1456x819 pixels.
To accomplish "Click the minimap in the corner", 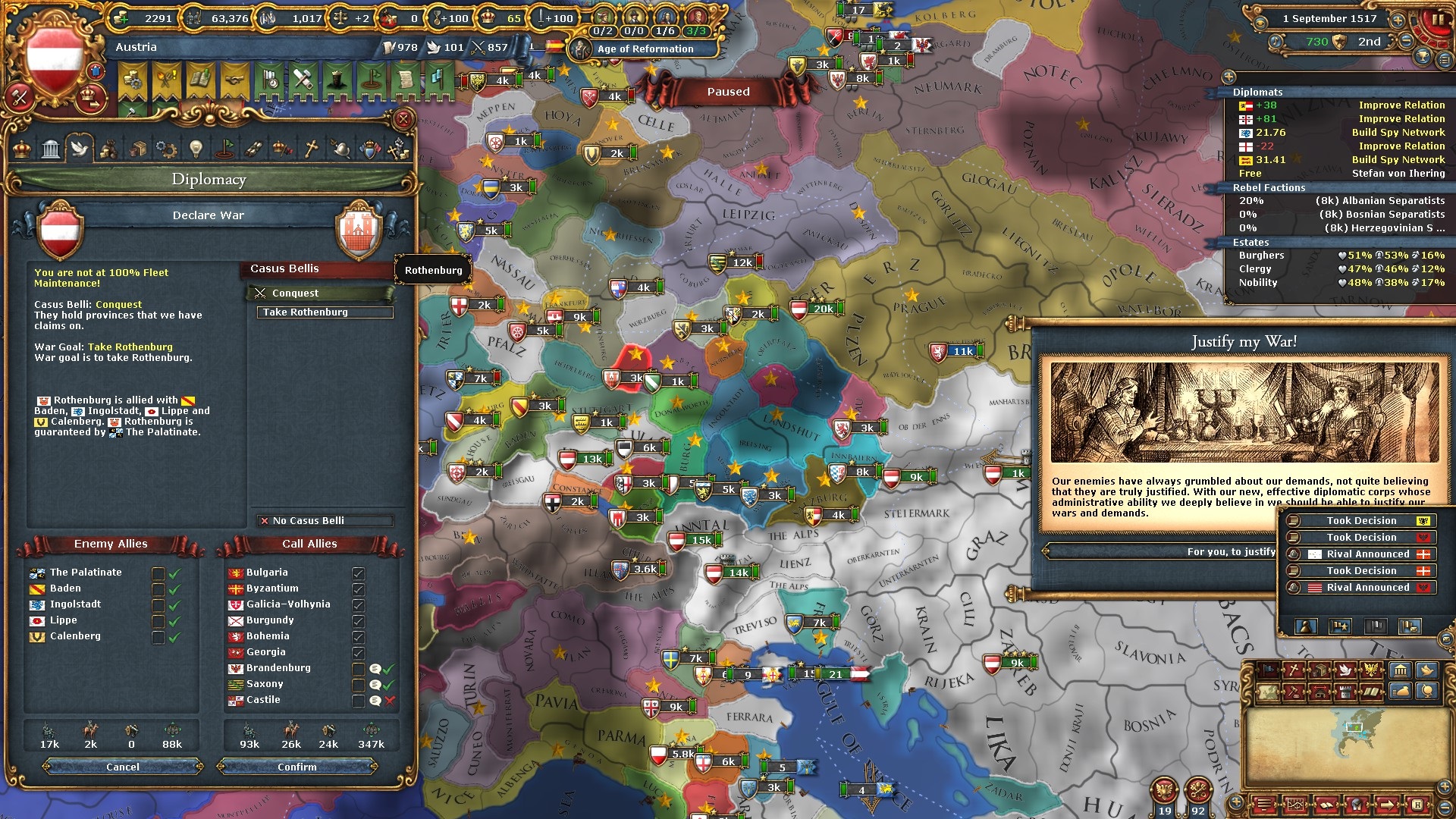I will (x=1346, y=747).
